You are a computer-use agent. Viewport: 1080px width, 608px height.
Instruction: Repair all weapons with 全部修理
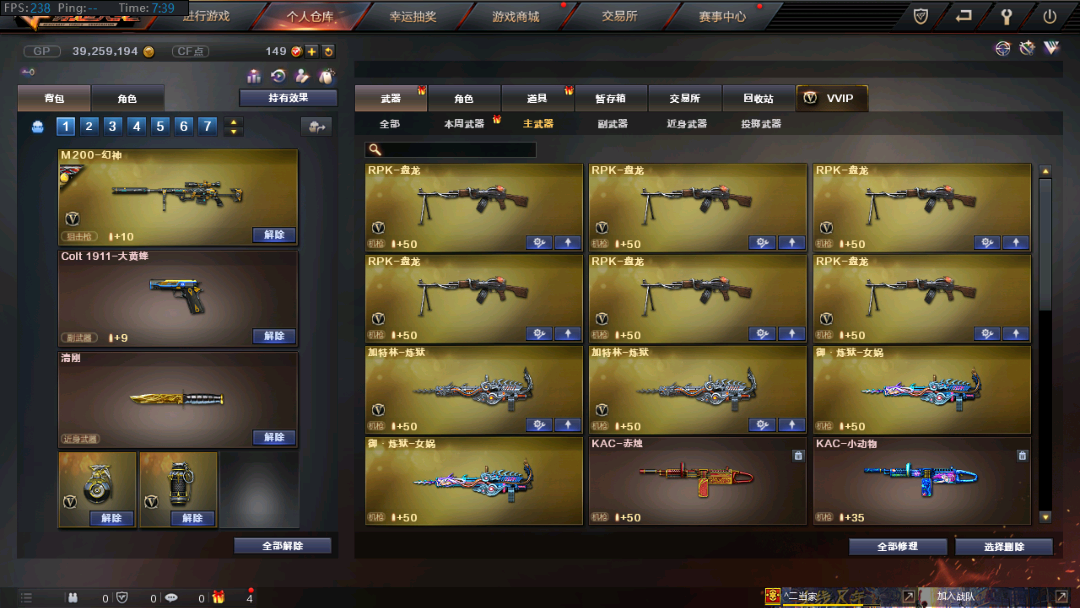897,547
